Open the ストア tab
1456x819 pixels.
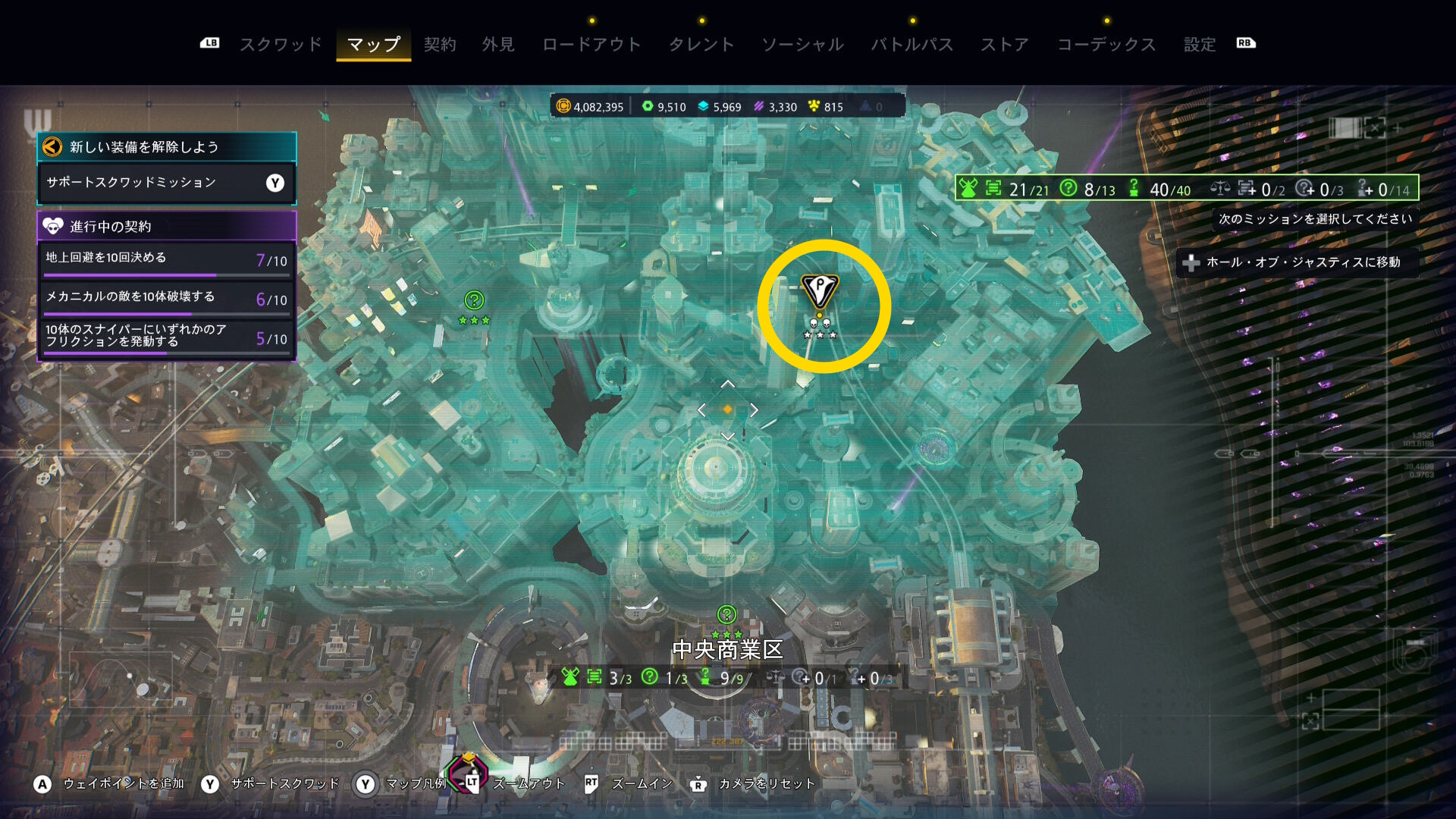point(1005,45)
